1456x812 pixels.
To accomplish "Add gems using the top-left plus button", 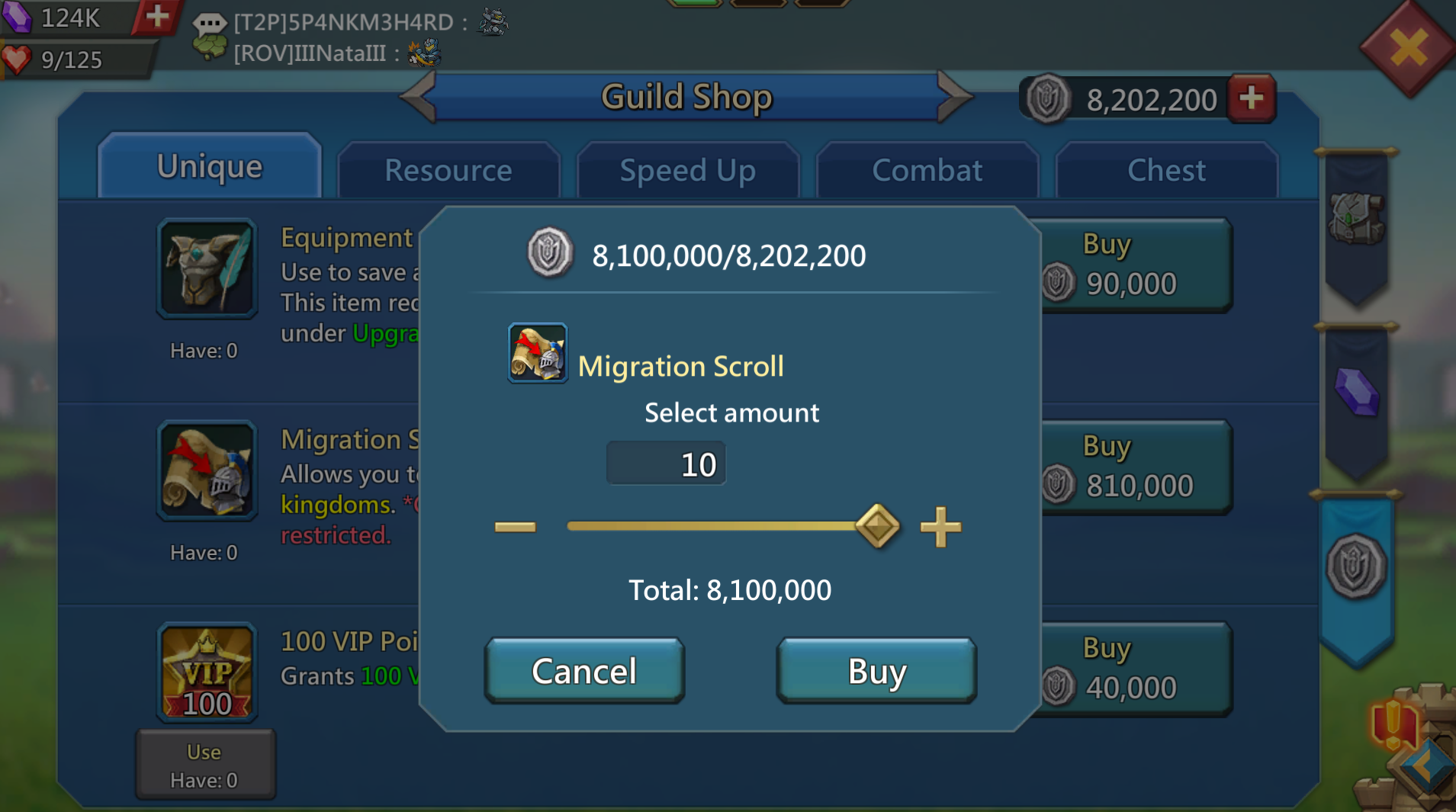I will coord(157,17).
